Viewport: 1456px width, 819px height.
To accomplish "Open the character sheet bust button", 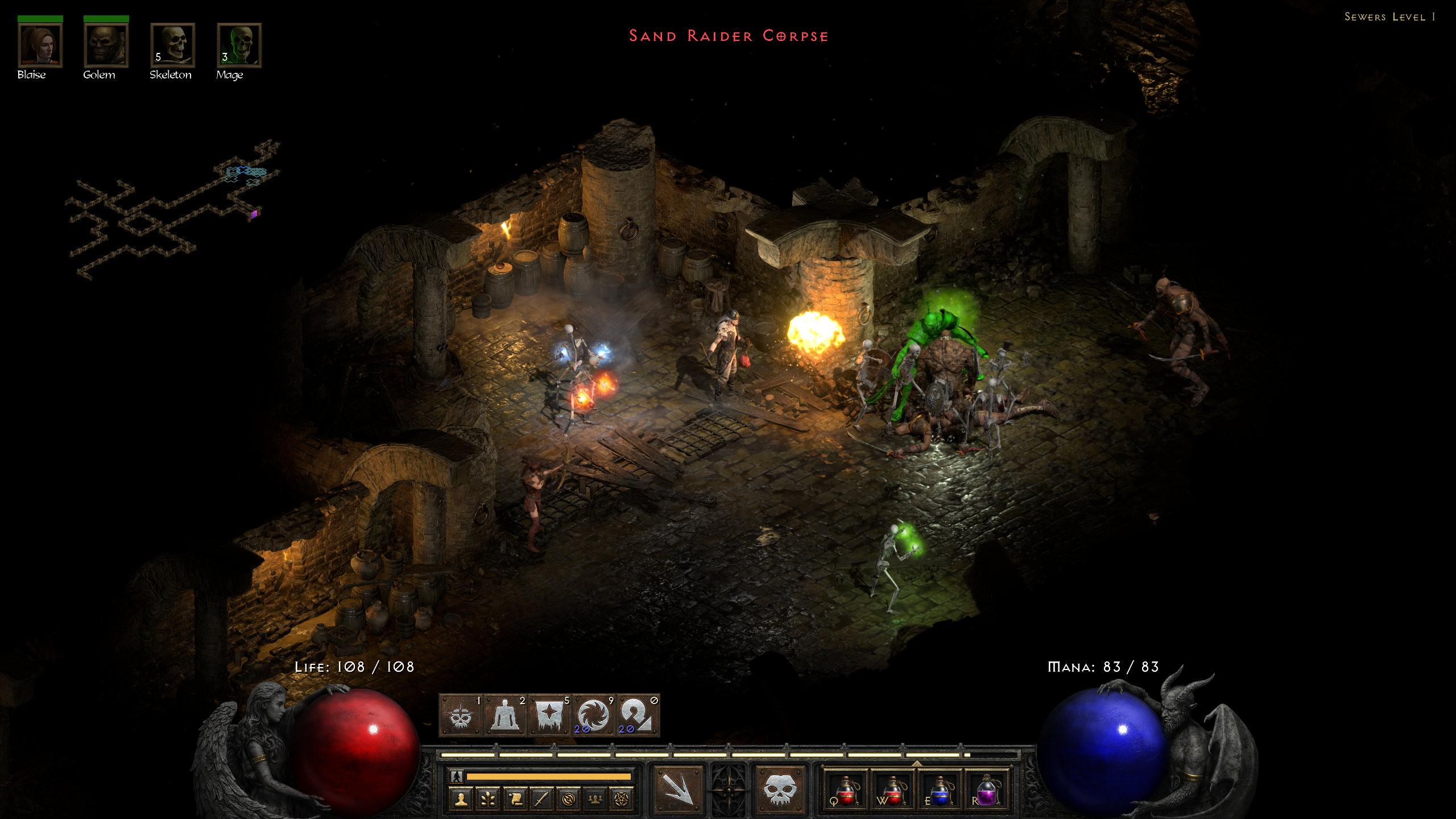I will pyautogui.click(x=461, y=799).
